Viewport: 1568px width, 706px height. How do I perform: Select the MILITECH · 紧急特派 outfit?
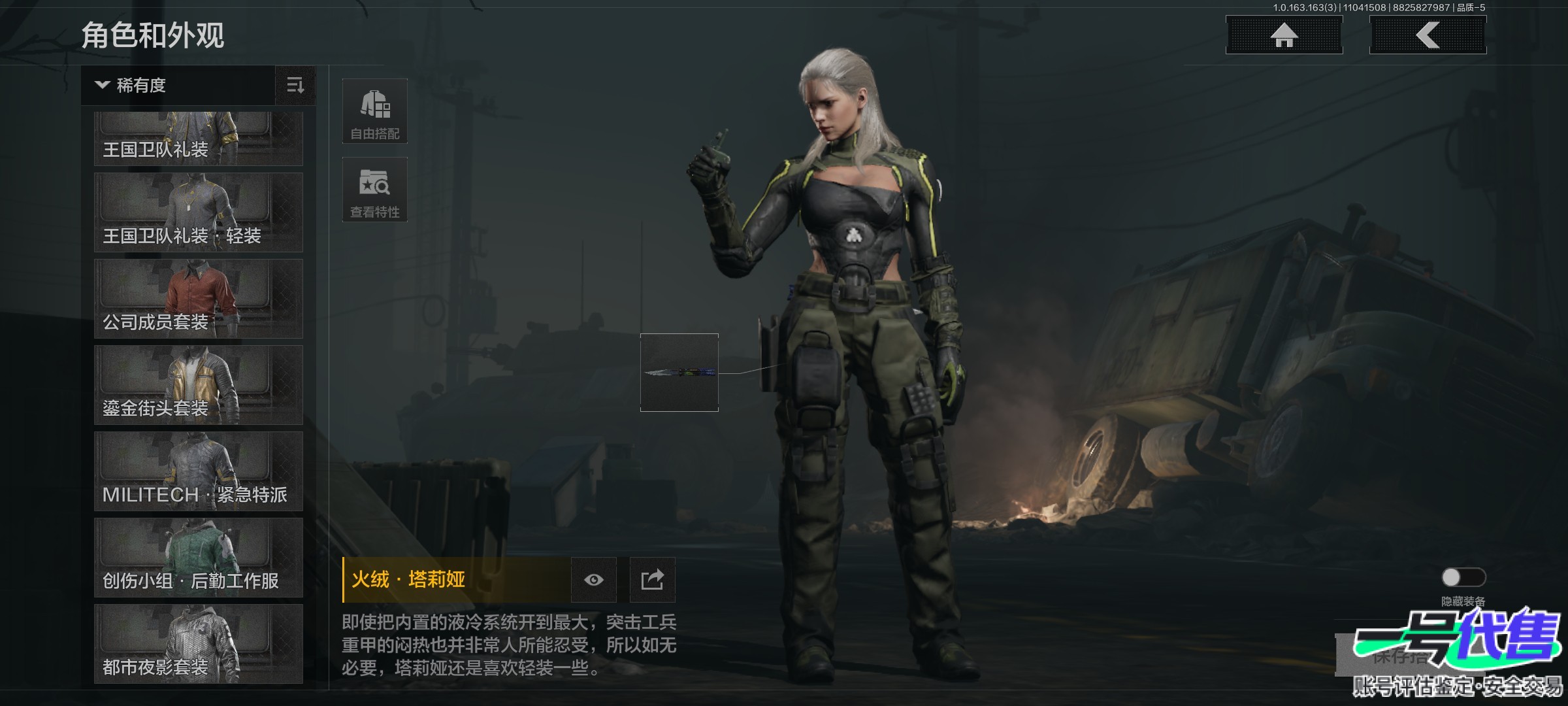198,471
